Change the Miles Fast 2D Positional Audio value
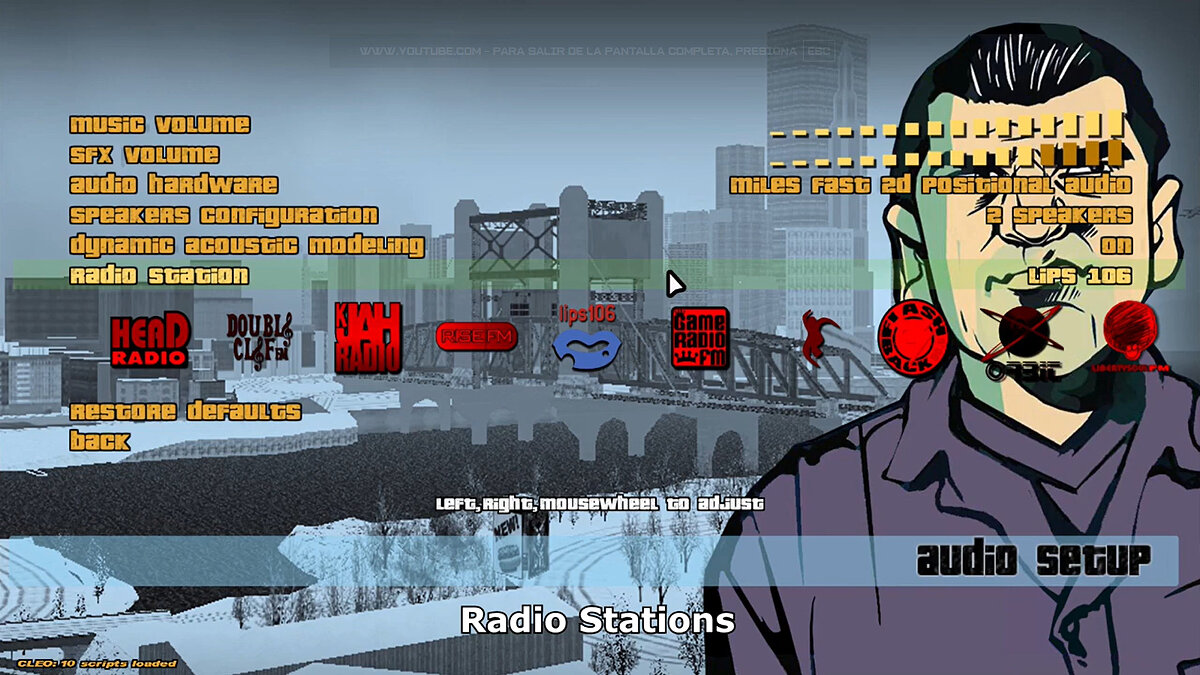The width and height of the screenshot is (1200, 675). [930, 185]
